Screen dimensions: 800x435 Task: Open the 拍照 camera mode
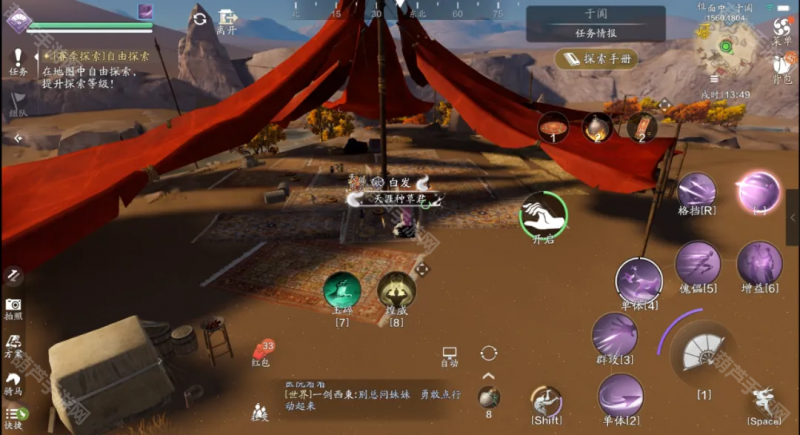pos(13,307)
